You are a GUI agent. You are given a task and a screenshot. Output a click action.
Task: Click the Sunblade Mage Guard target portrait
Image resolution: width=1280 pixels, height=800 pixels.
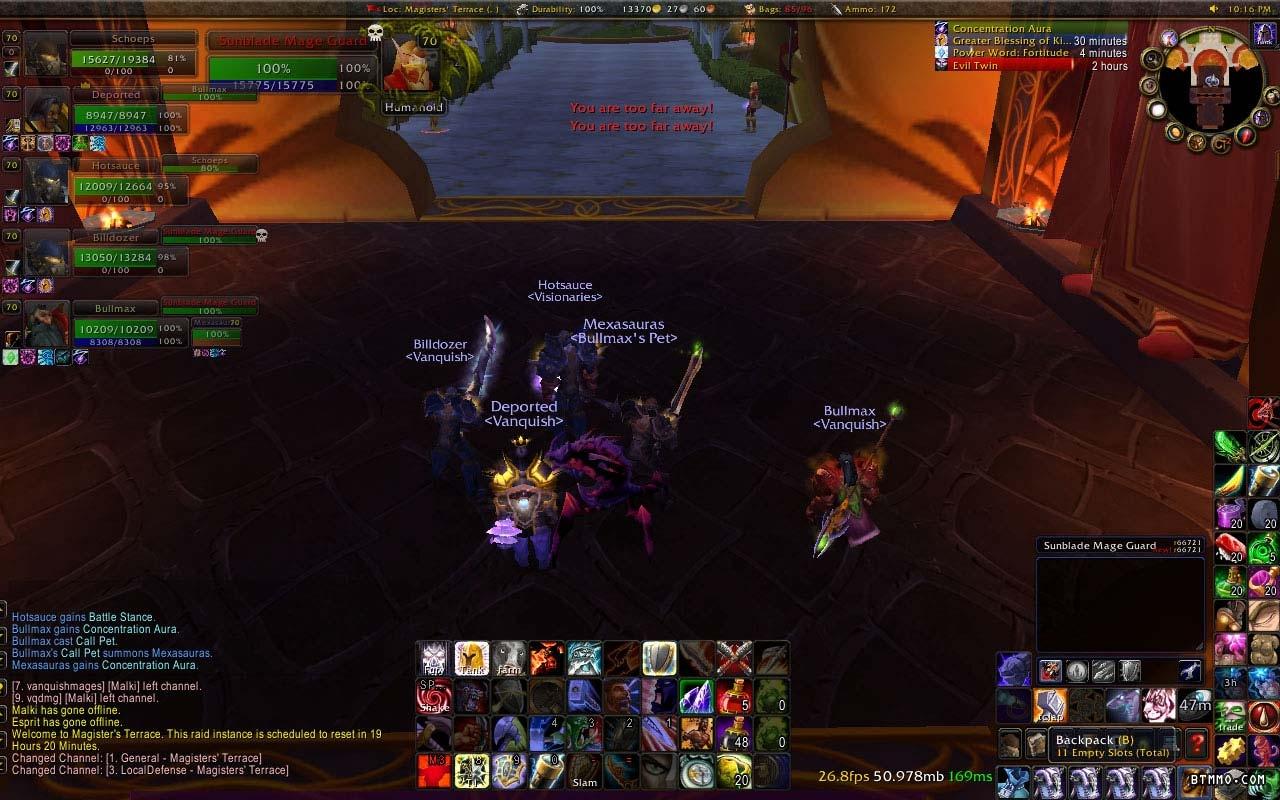413,66
